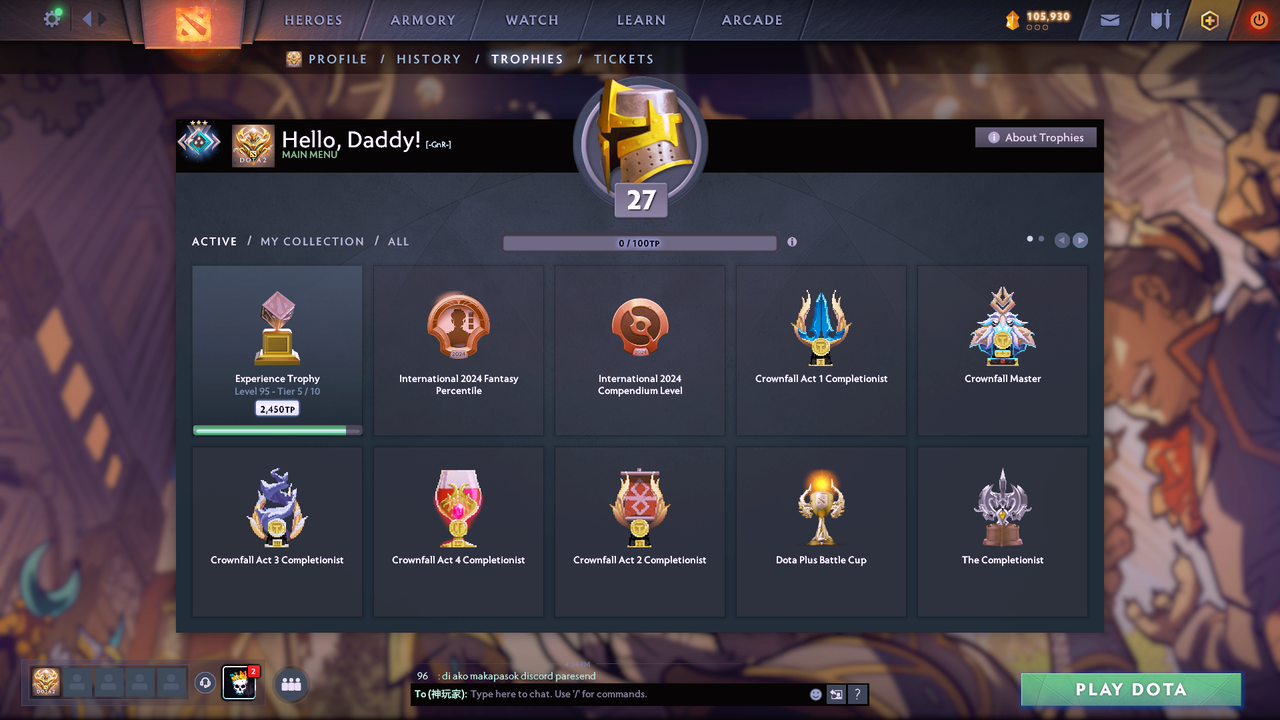Switch to My Collection trophy filter
The width and height of the screenshot is (1280, 720).
pyautogui.click(x=312, y=242)
